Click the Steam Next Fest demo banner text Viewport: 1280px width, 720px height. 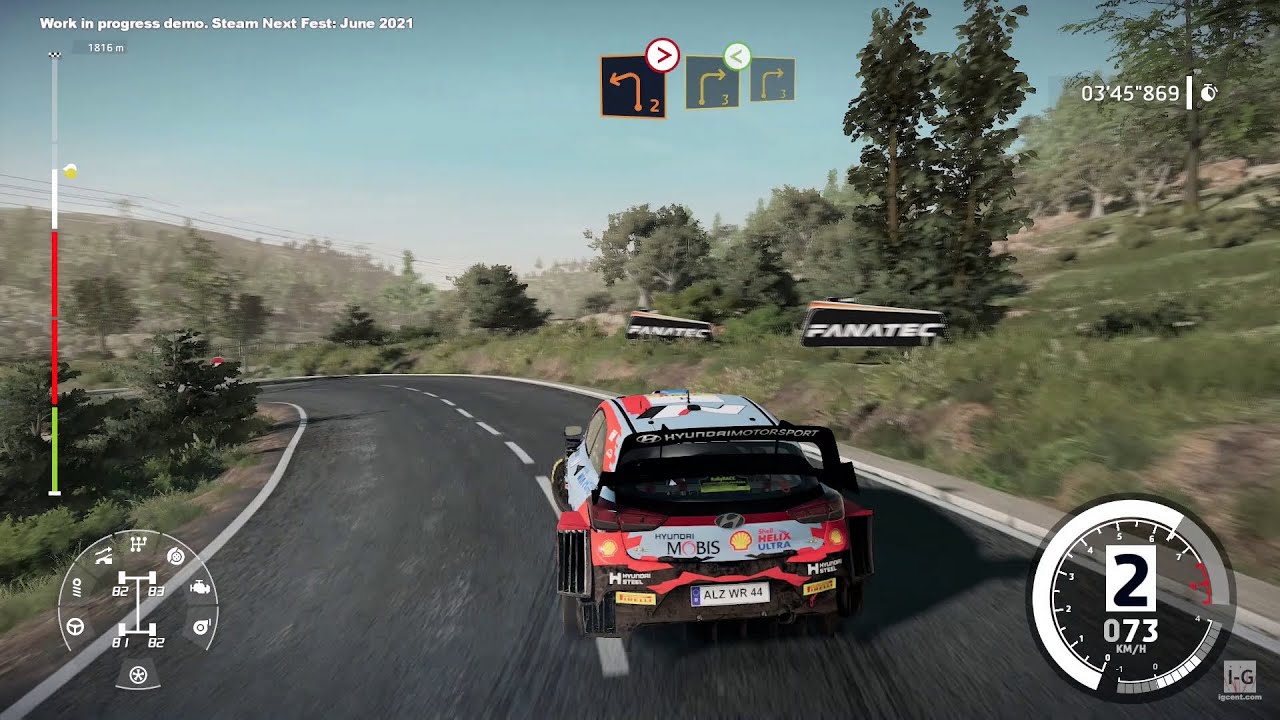pos(225,22)
